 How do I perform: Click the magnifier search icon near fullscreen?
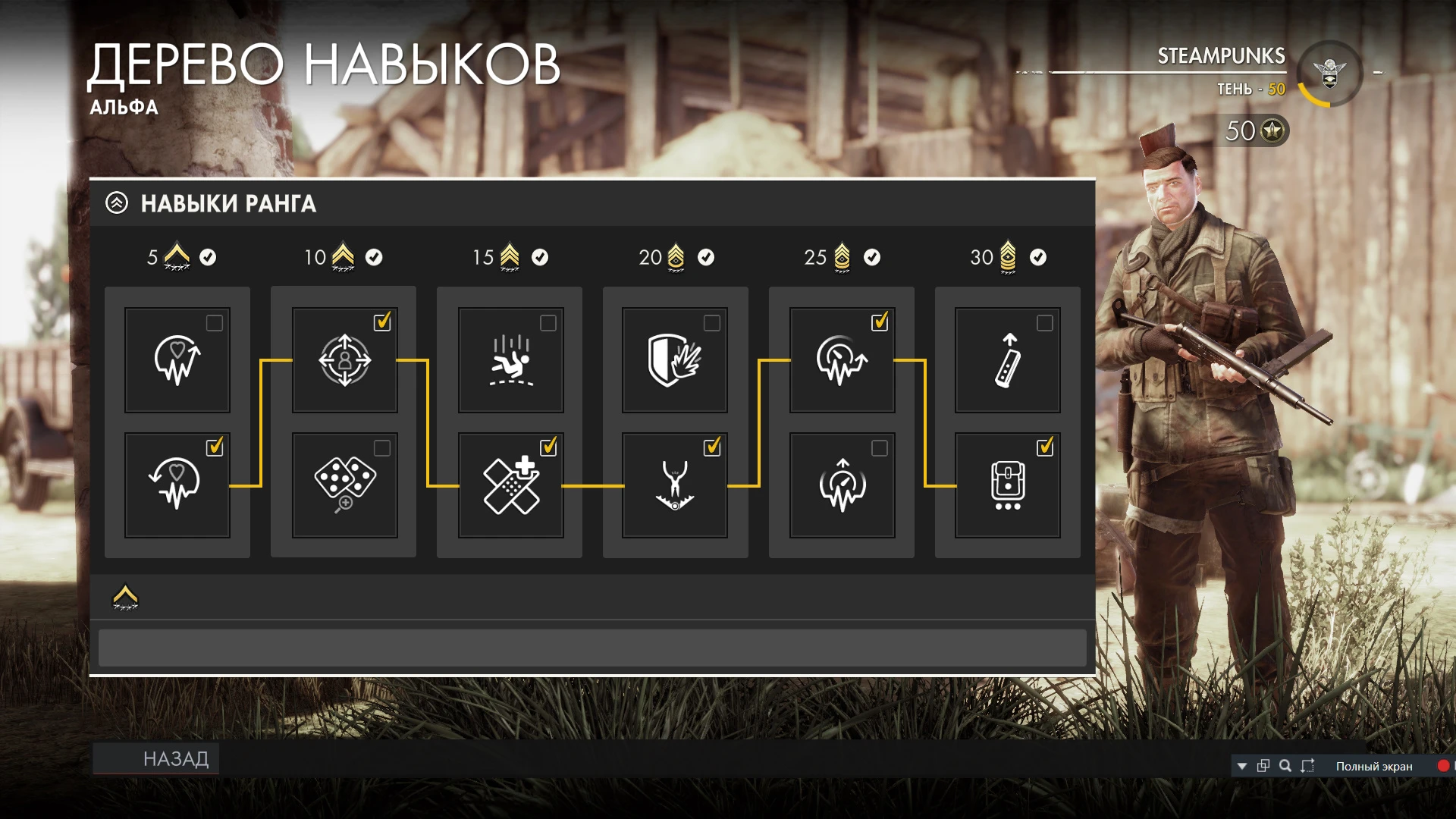[x=1285, y=767]
